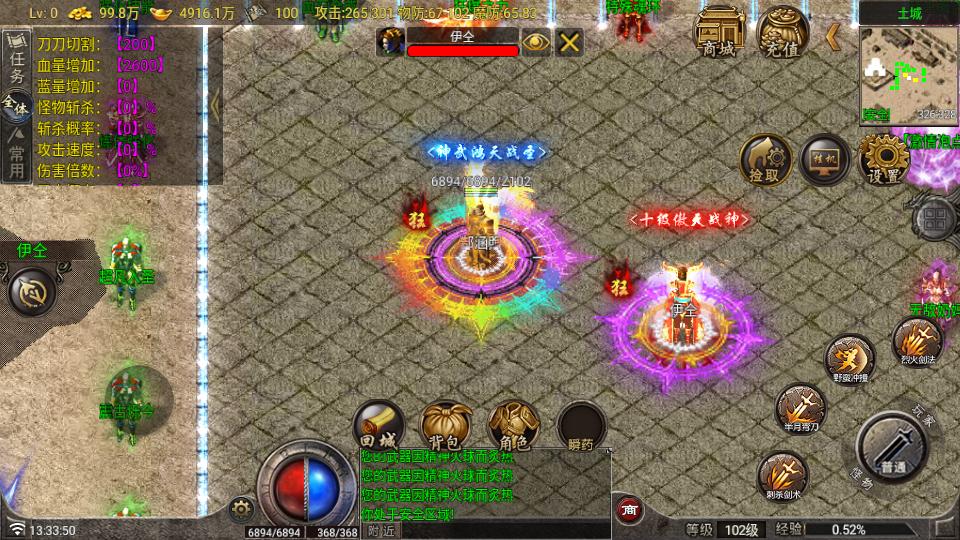This screenshot has height=540, width=960.
Task: Open the 设置 settings gear
Action: (x=884, y=159)
